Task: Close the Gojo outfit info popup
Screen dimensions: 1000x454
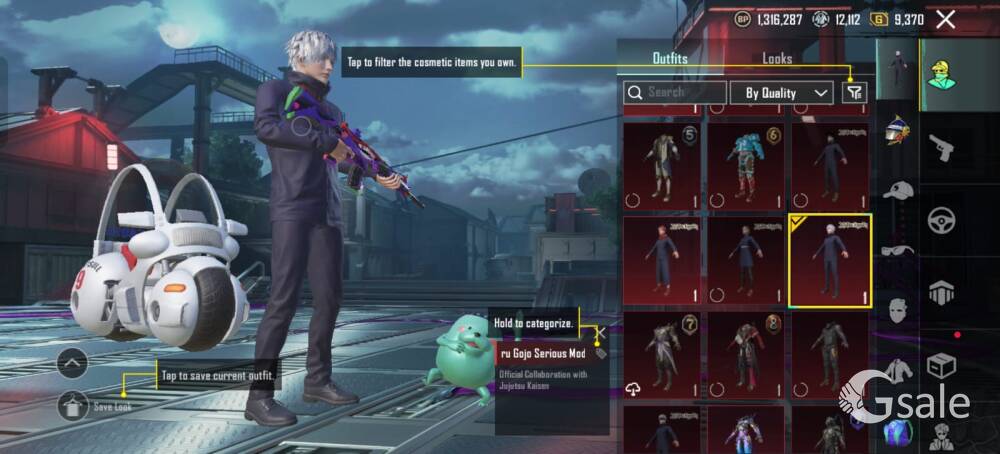Action: click(601, 331)
